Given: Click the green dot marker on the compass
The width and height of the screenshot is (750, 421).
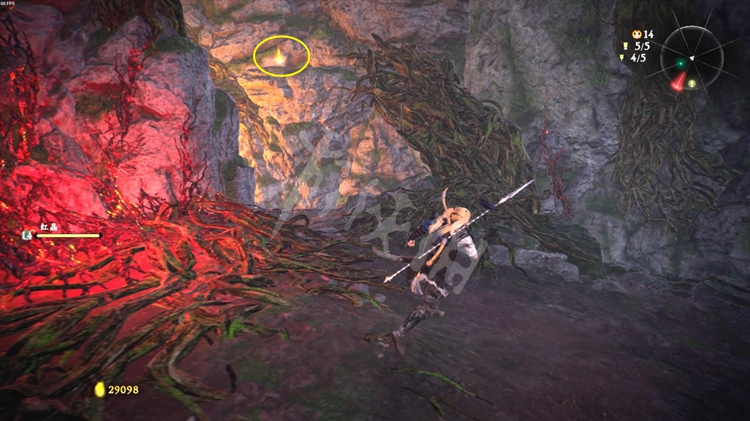Looking at the screenshot, I should point(681,63).
